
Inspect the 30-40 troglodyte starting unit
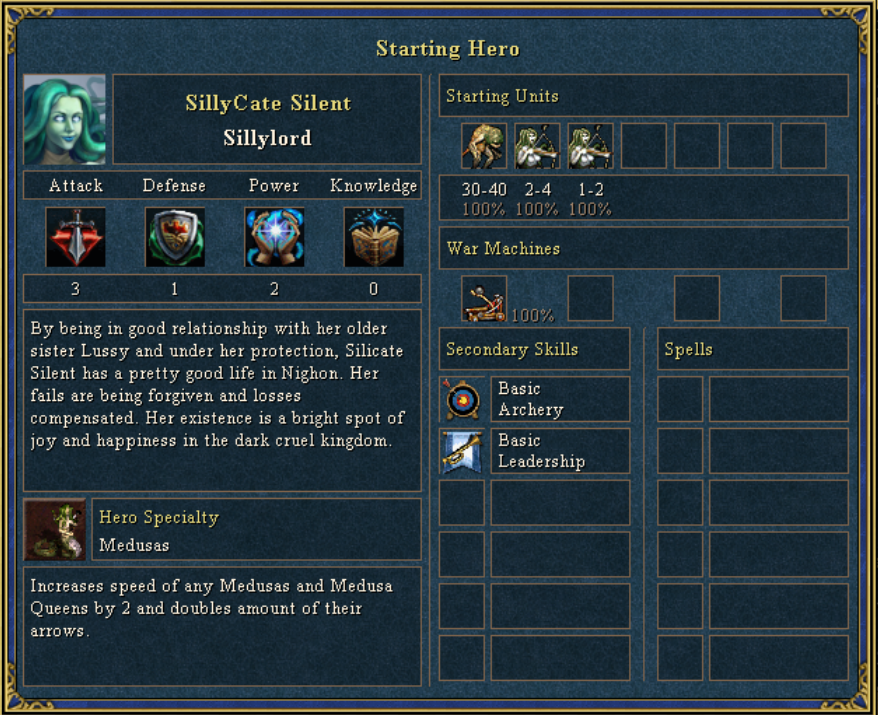tap(484, 146)
